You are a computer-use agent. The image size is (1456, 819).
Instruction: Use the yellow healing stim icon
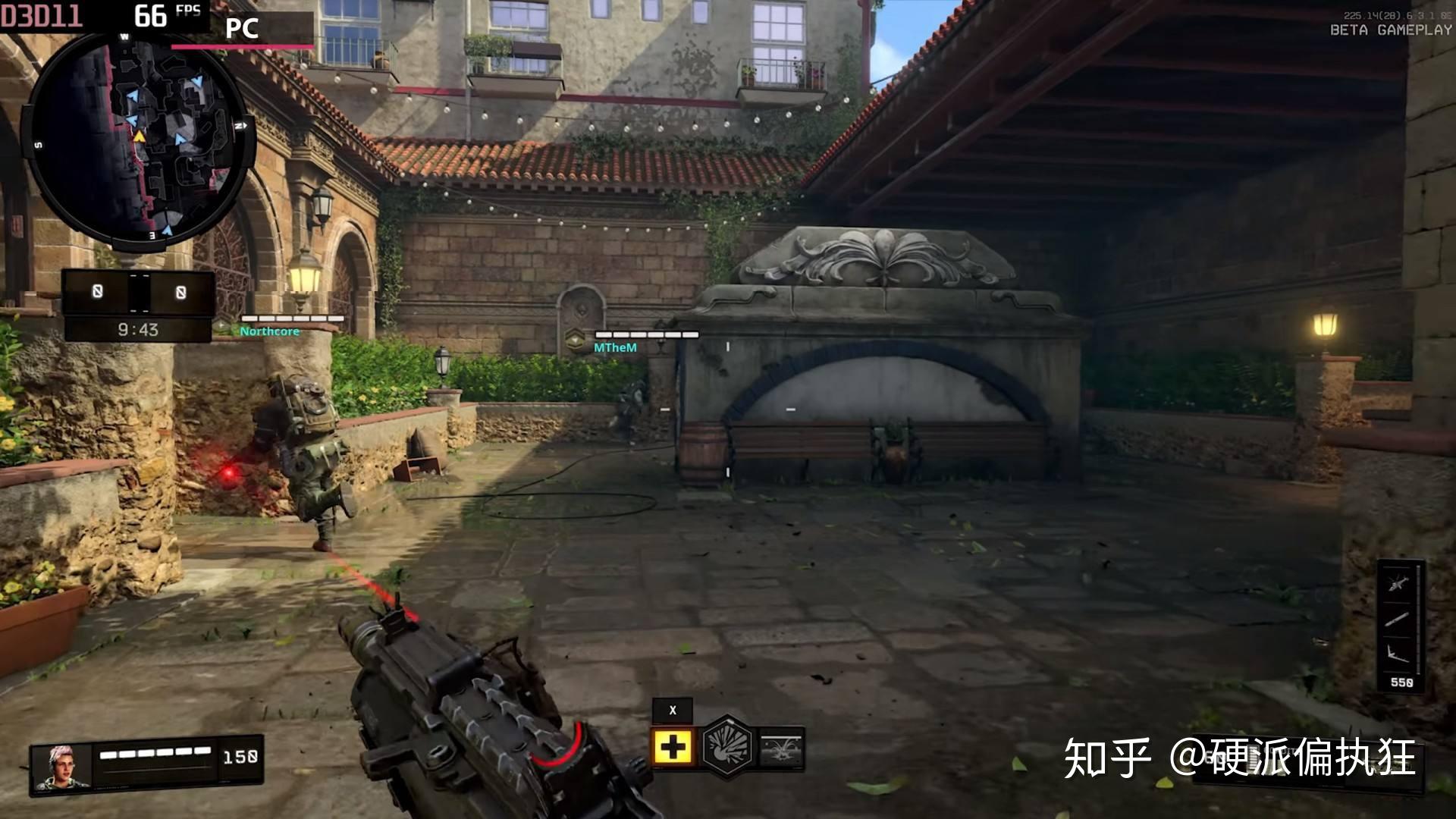click(672, 748)
